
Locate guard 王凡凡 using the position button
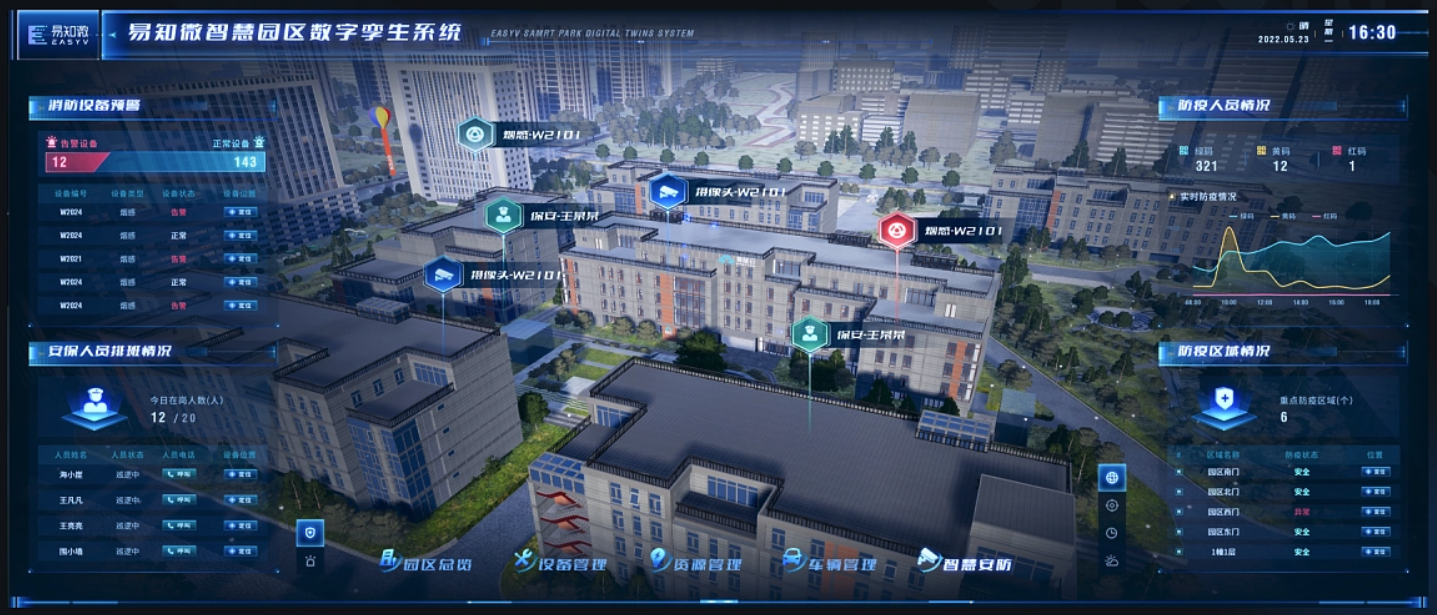[240, 499]
